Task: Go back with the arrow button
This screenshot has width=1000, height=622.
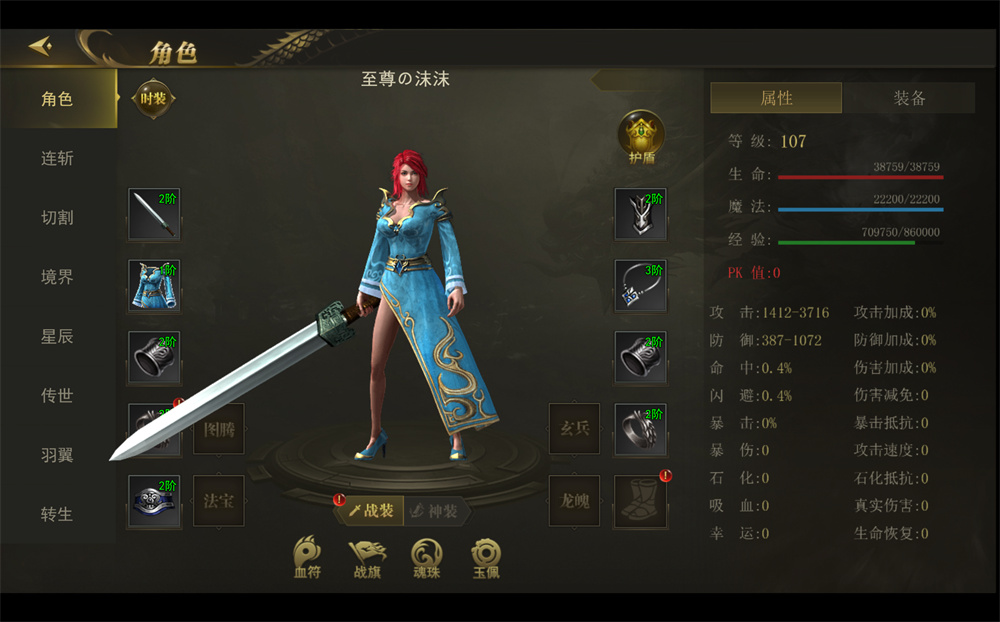Action: [42, 47]
